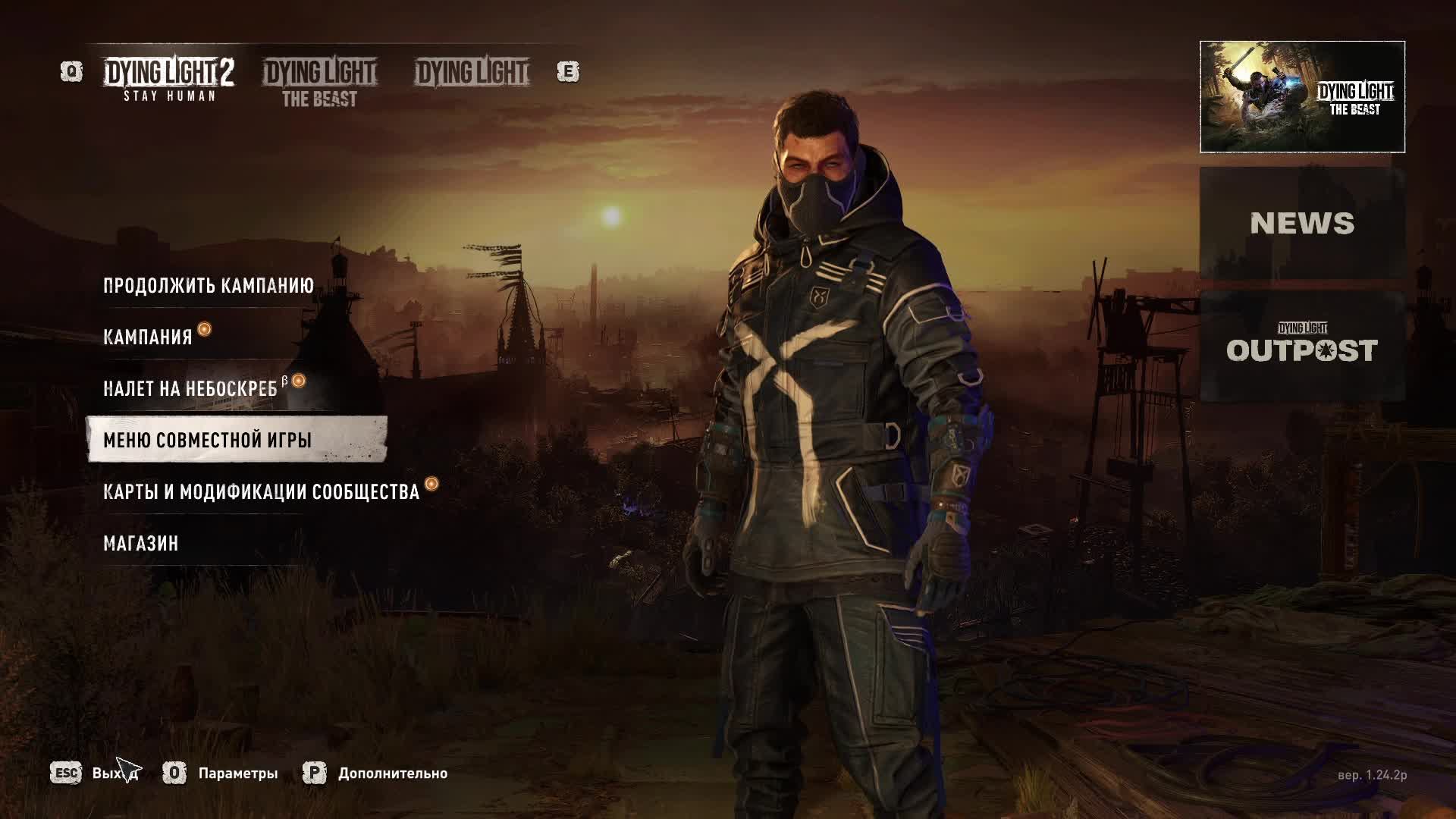Click the E key cycle icon near game logos
The image size is (1456, 819).
(570, 71)
